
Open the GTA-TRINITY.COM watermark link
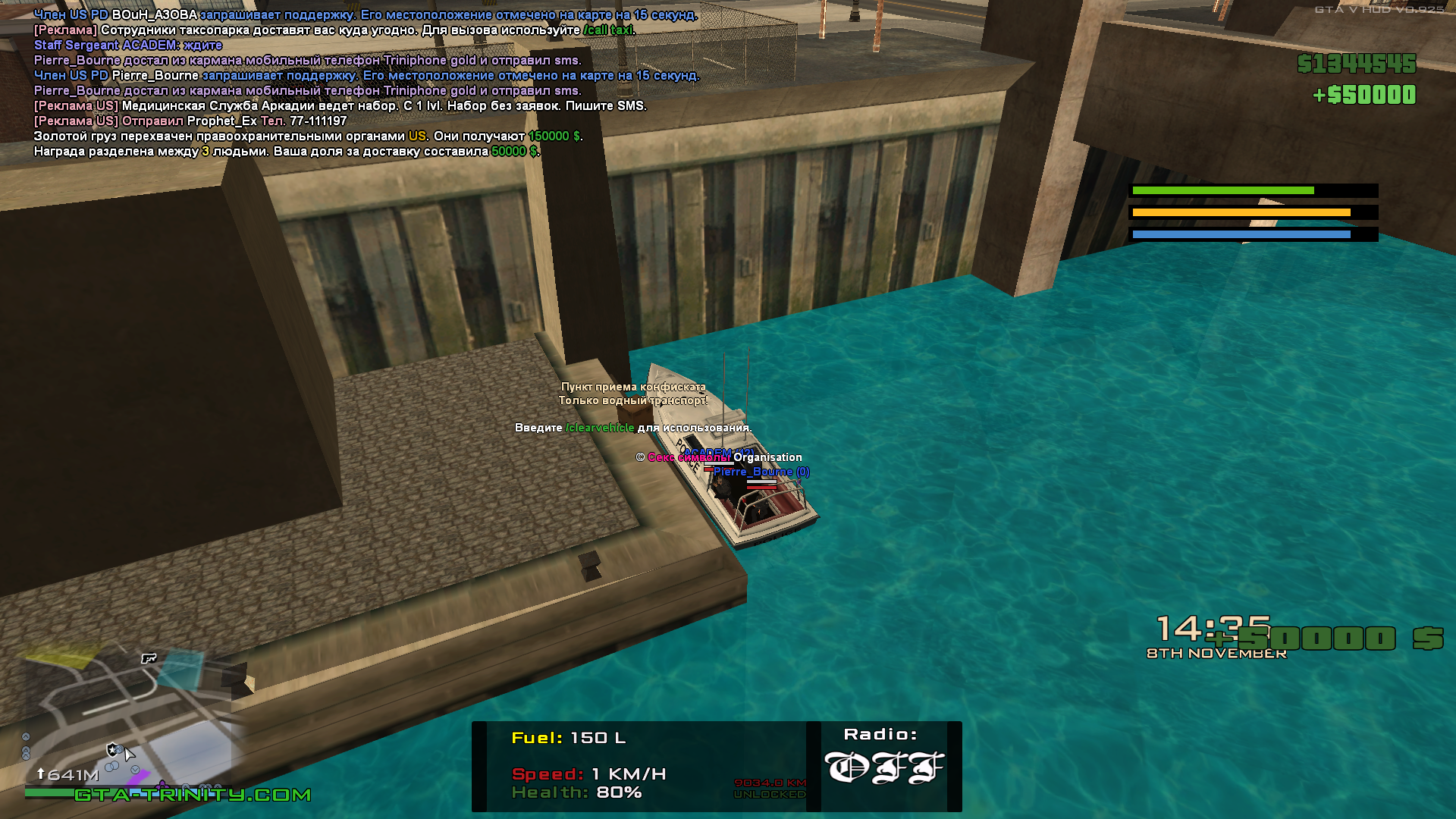(193, 795)
